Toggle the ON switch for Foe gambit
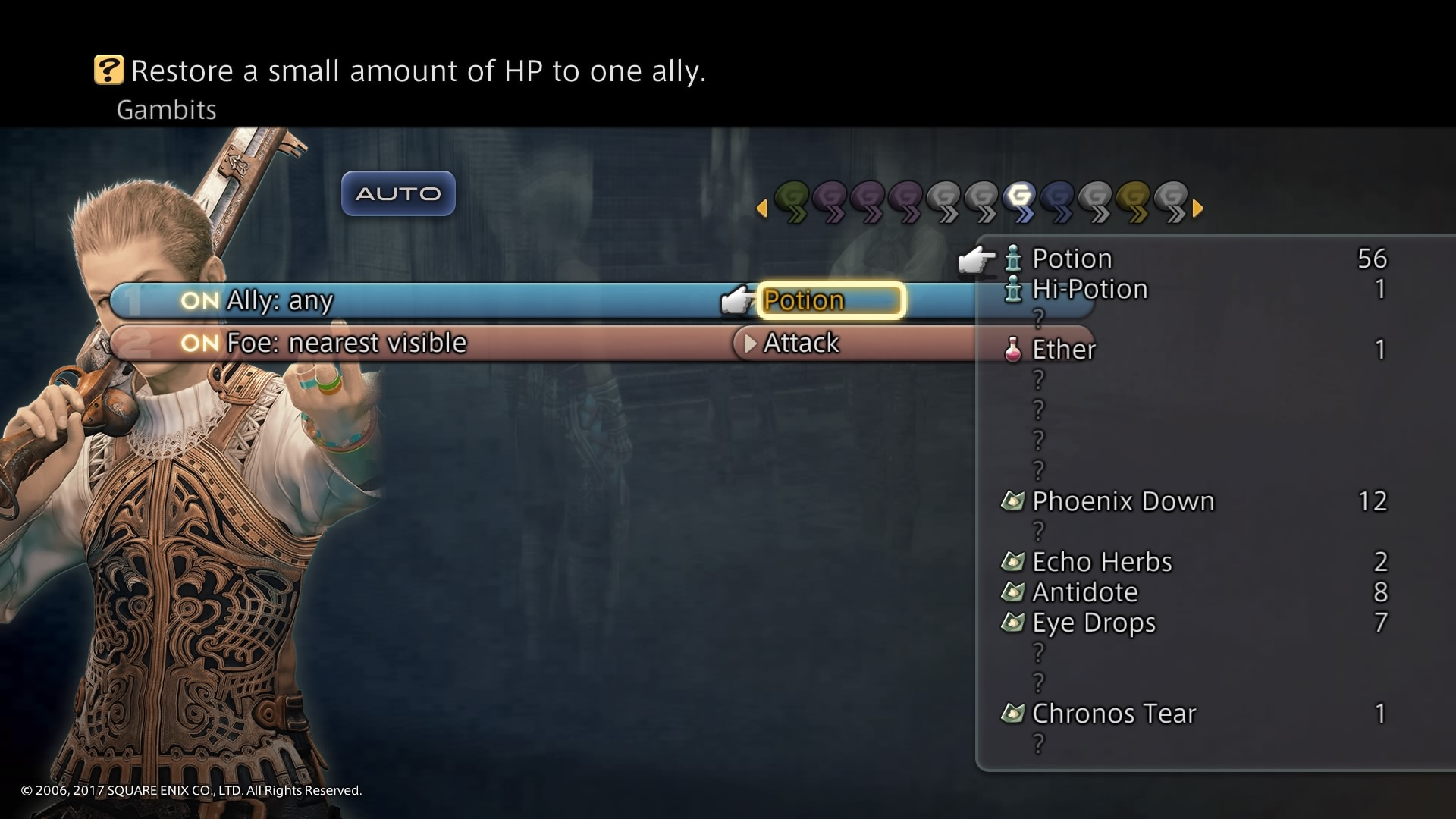 (x=199, y=343)
